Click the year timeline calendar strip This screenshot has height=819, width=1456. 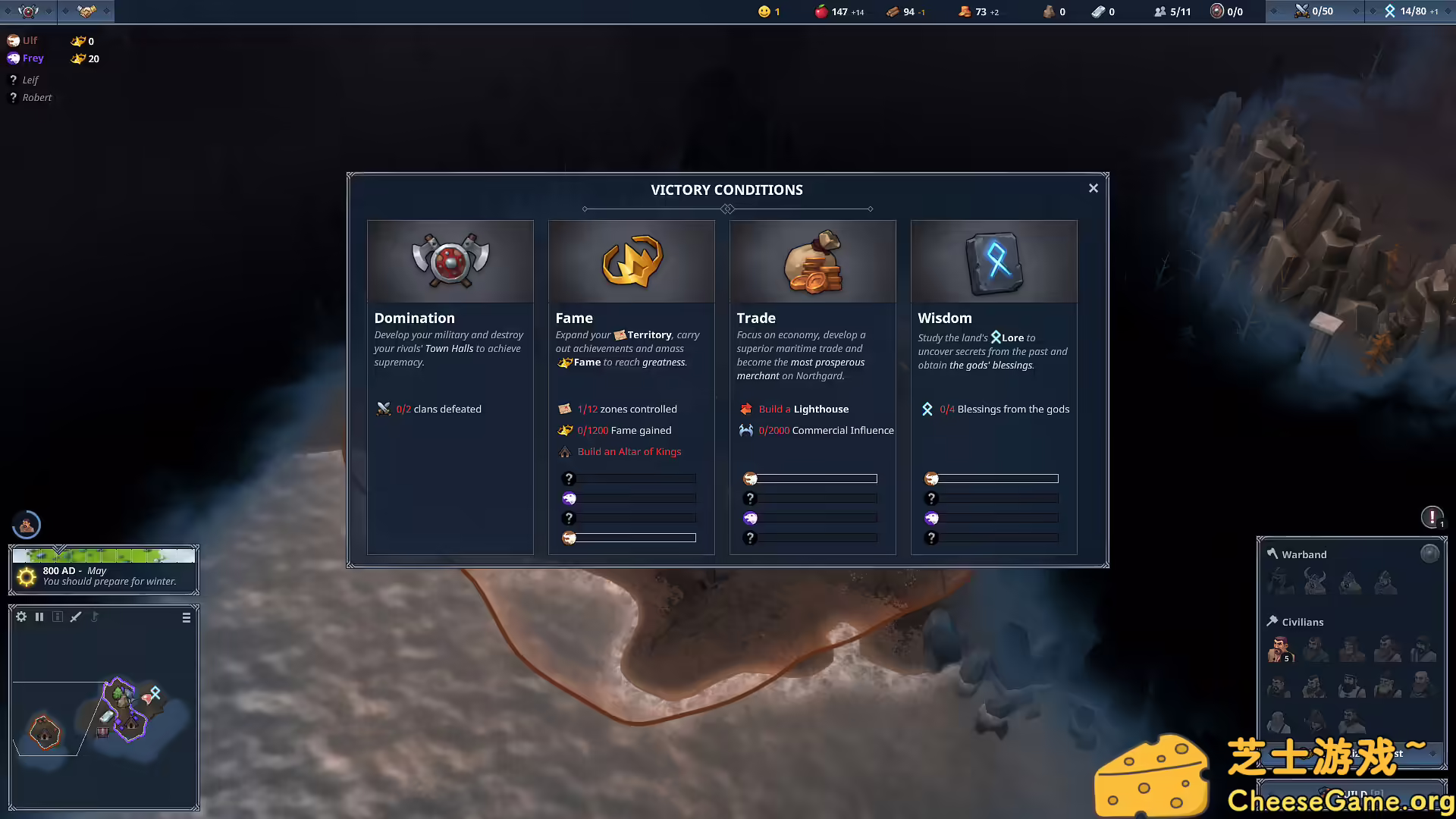[104, 554]
